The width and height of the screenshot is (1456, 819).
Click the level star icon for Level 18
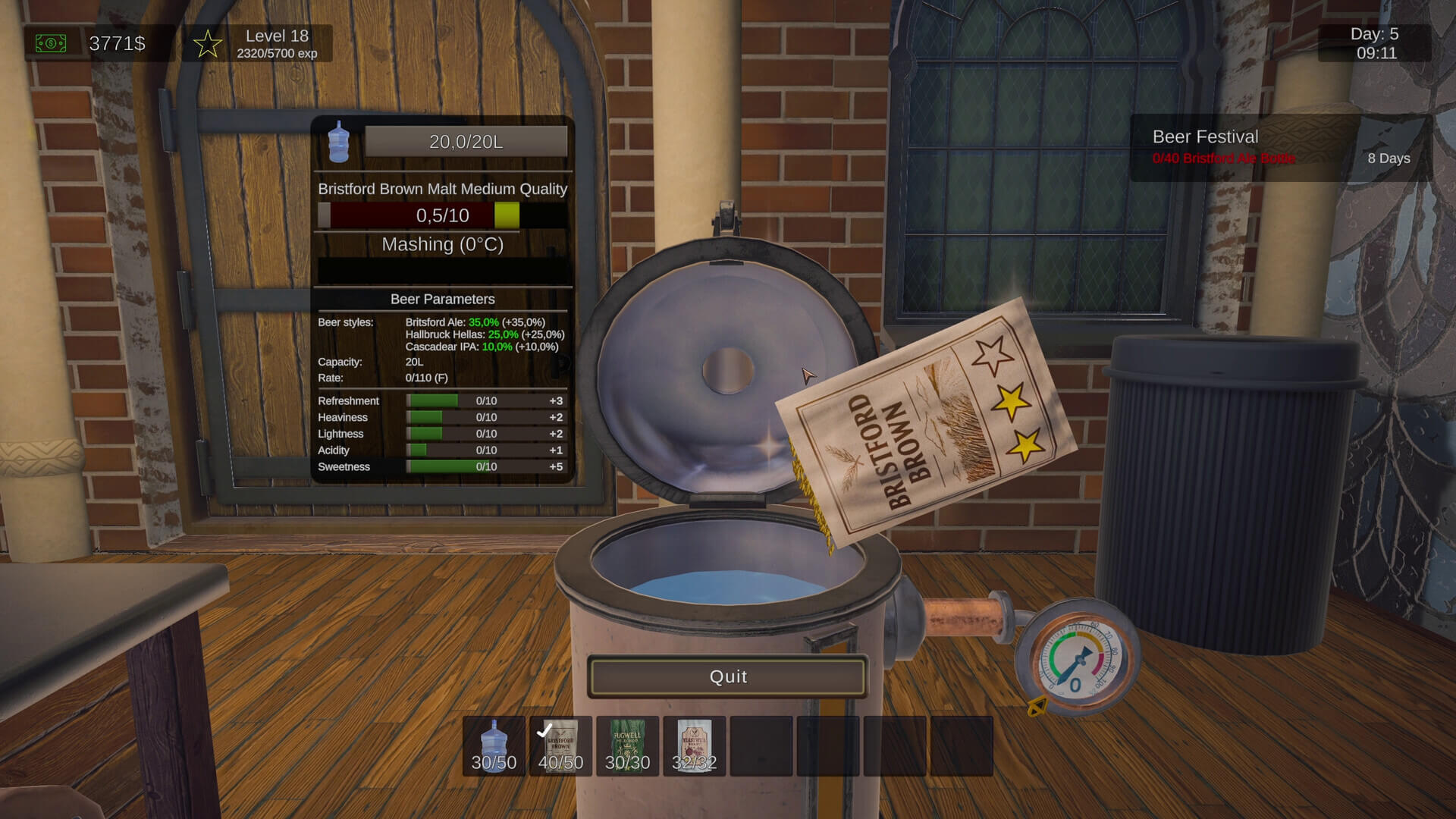[206, 44]
